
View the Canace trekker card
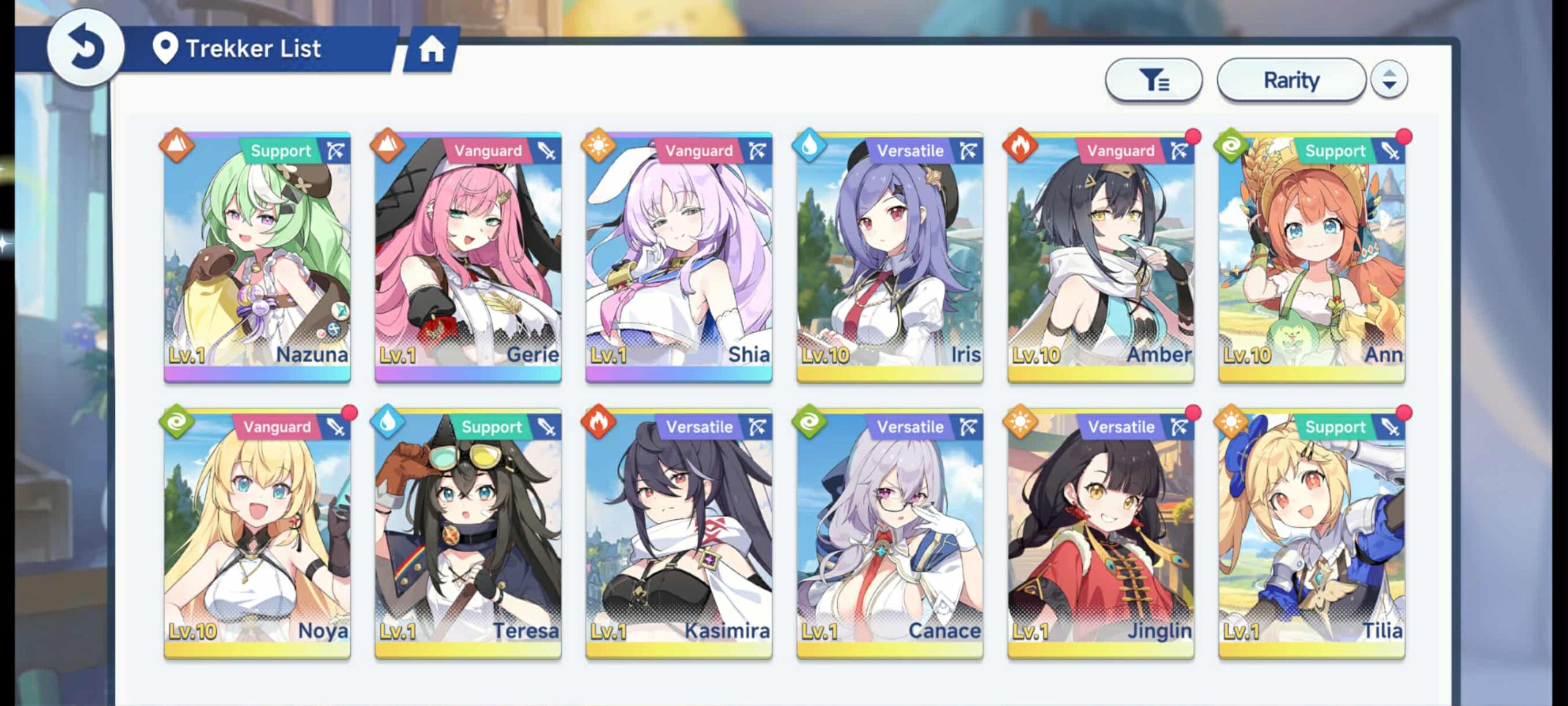tap(889, 534)
